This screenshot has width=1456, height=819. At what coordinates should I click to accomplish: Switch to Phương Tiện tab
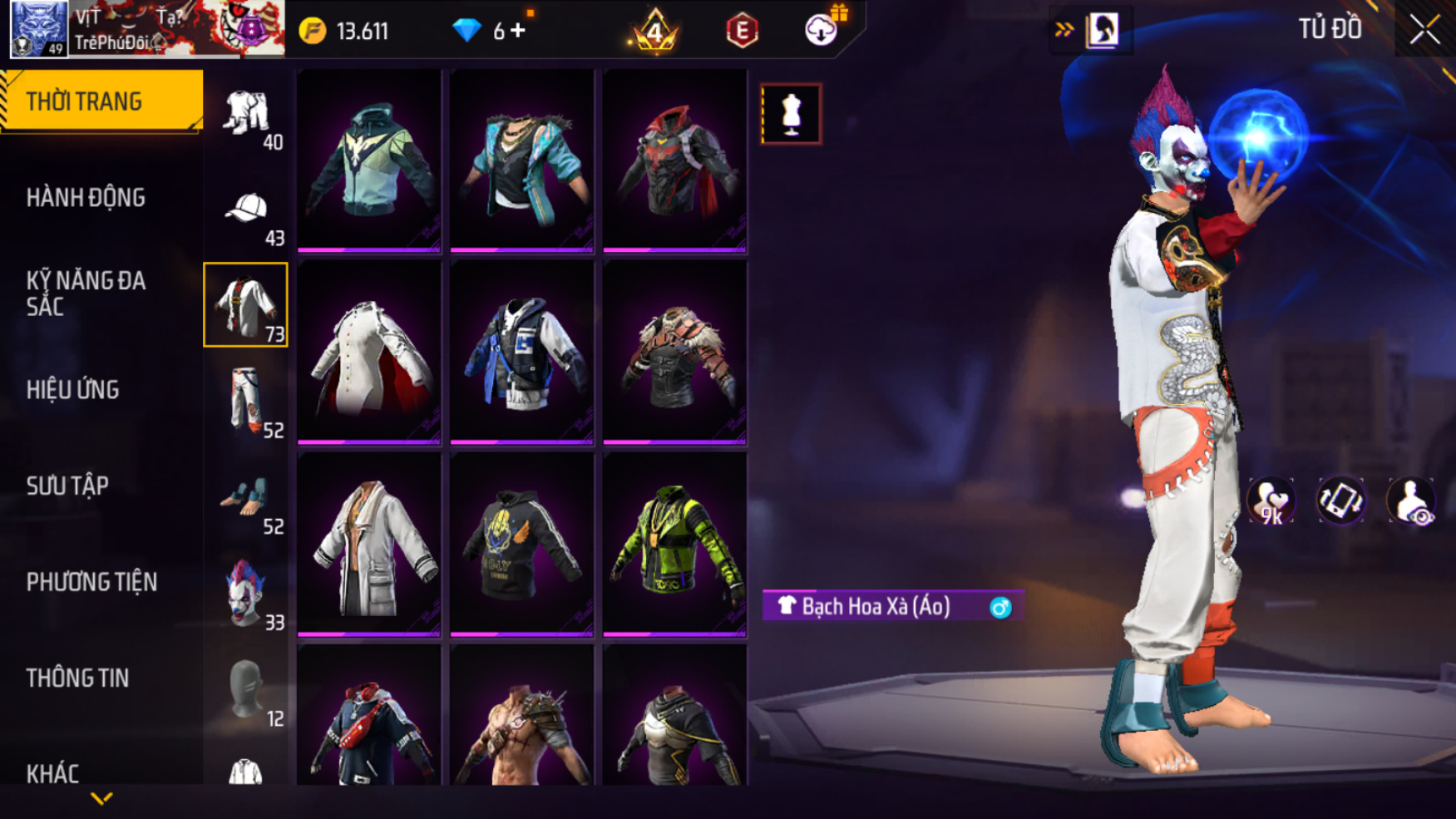coord(91,582)
